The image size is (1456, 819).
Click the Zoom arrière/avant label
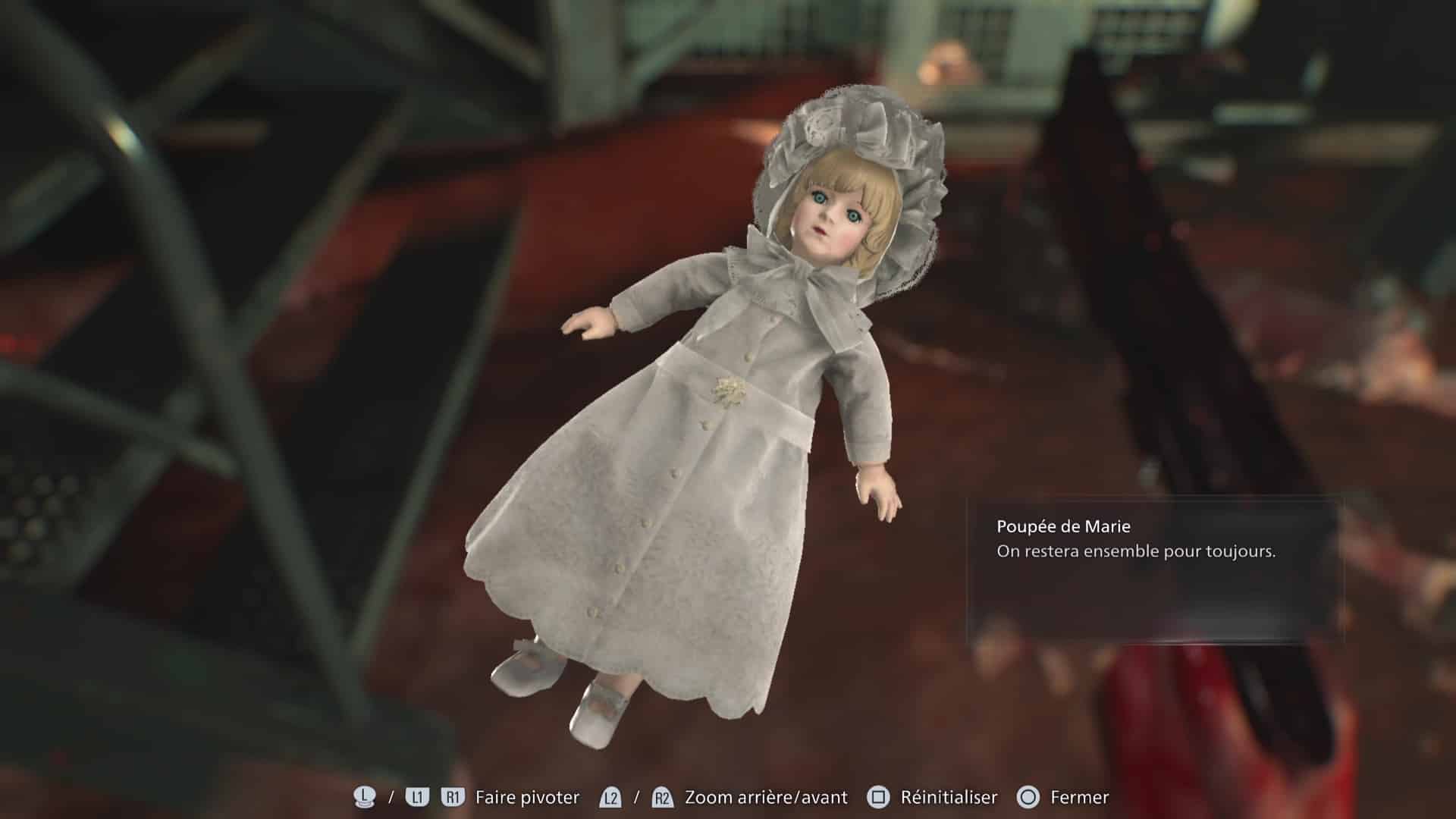click(766, 797)
